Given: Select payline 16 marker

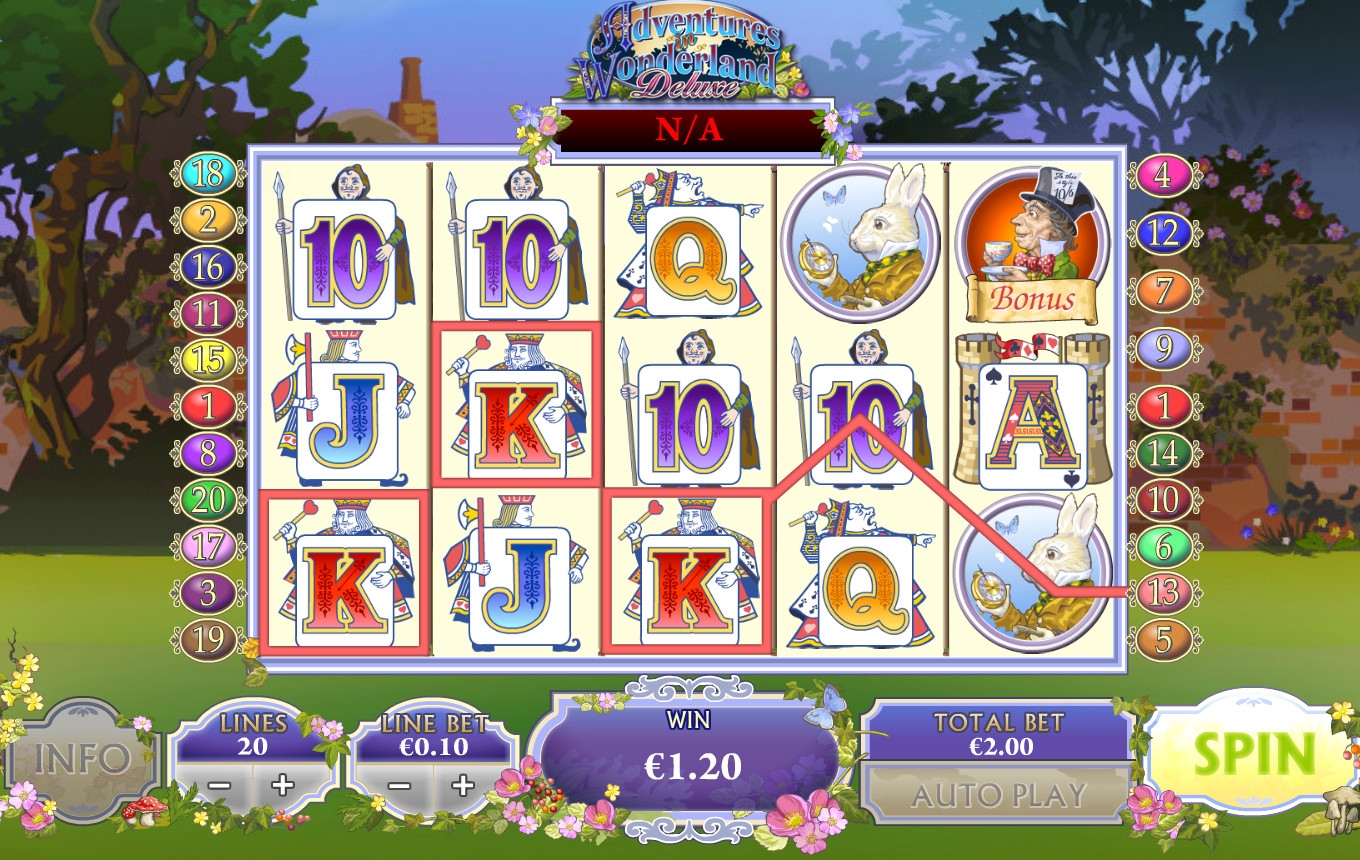Looking at the screenshot, I should (x=207, y=268).
